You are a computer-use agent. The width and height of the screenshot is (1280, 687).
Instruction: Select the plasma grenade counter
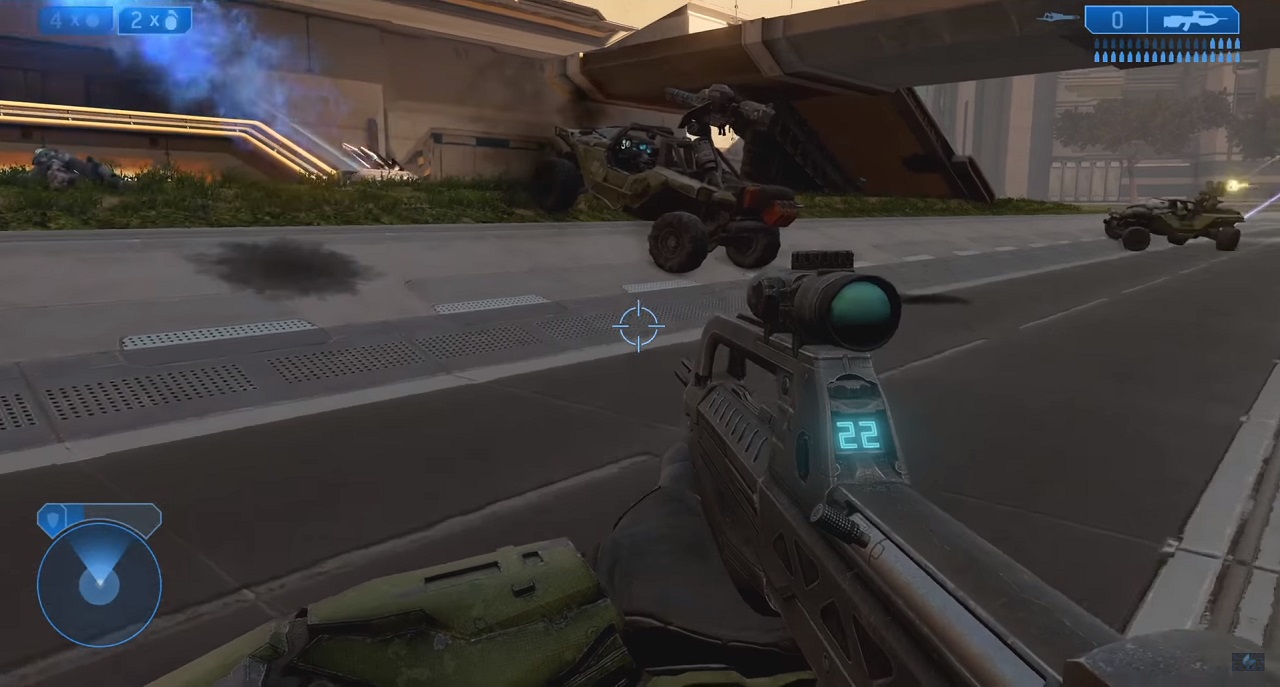click(75, 20)
